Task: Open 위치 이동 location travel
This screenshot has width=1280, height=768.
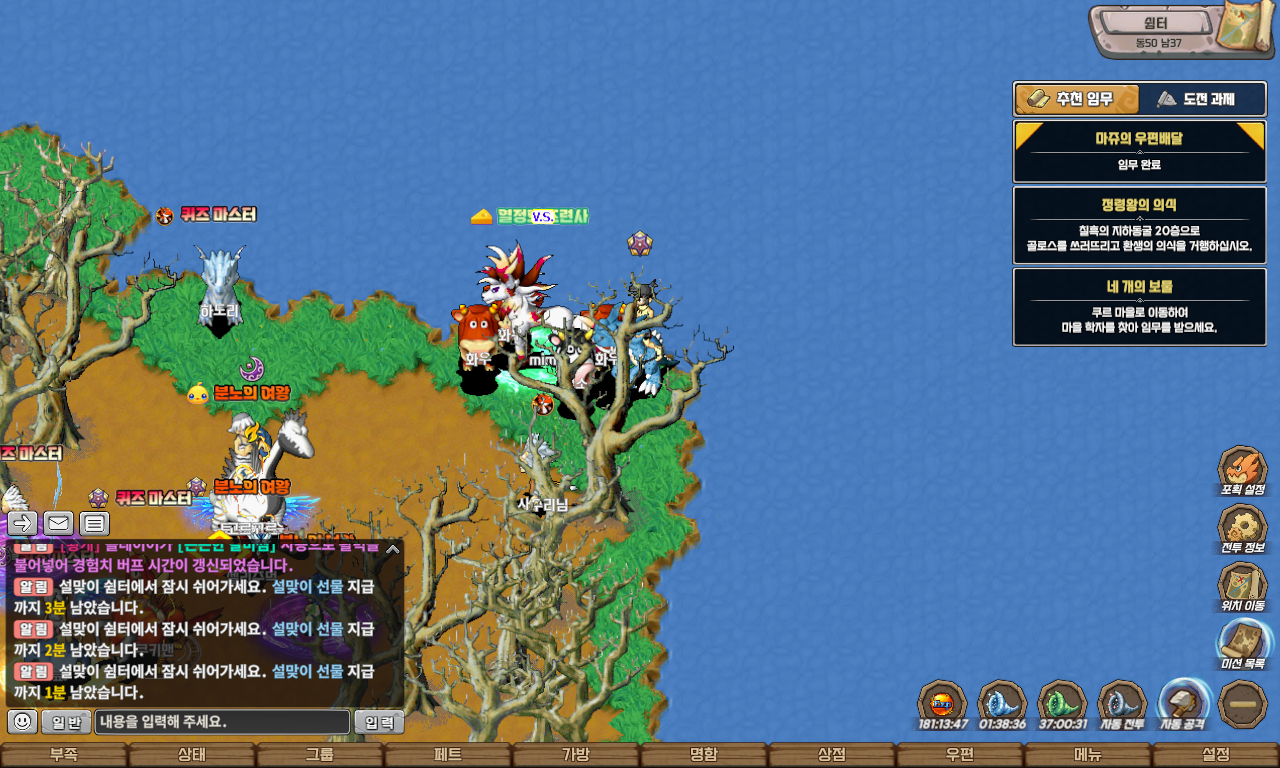Action: [1242, 585]
